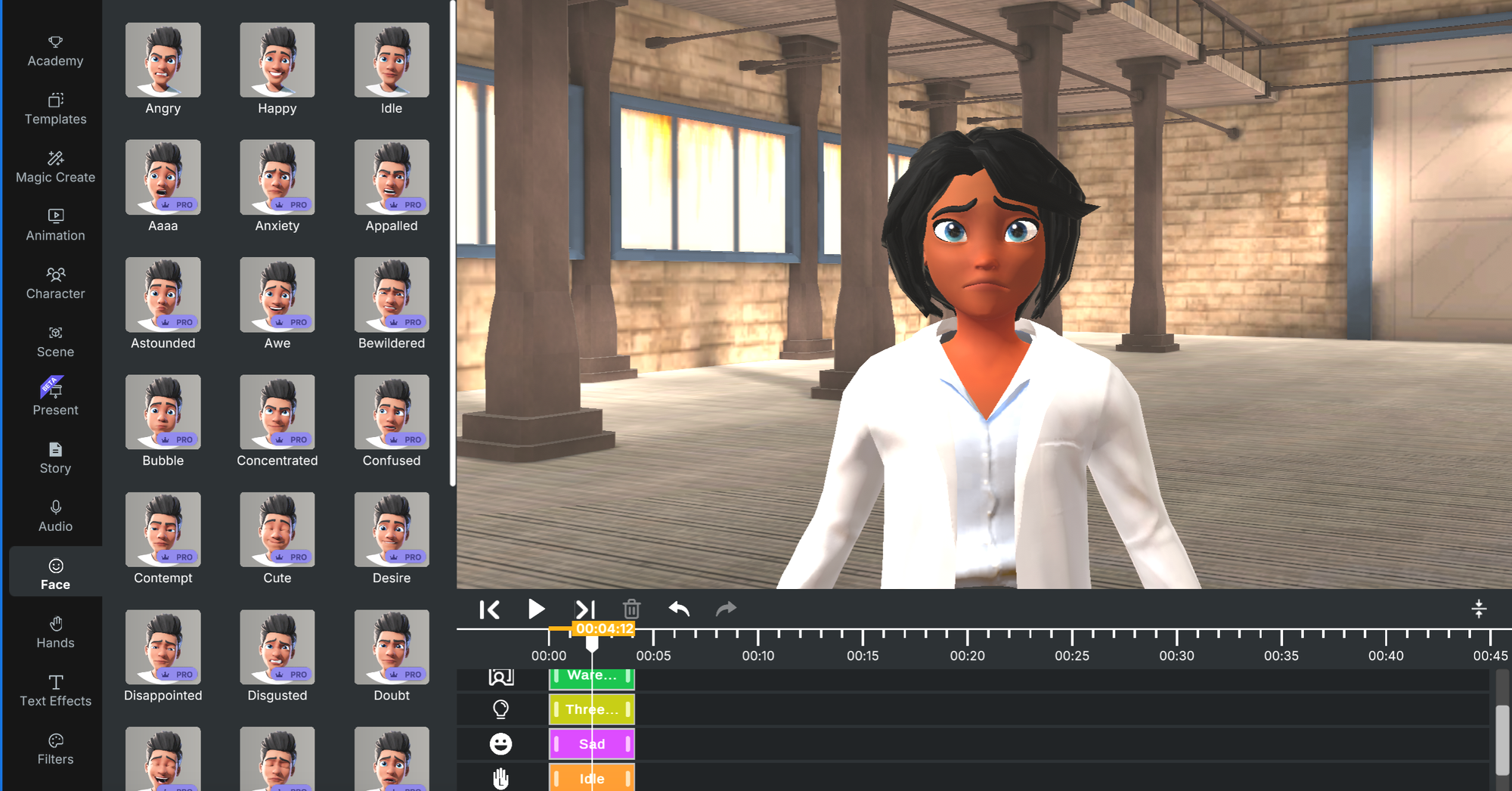Select the Sad expression clip on timeline
Screen dimensions: 1512x791
[592, 743]
